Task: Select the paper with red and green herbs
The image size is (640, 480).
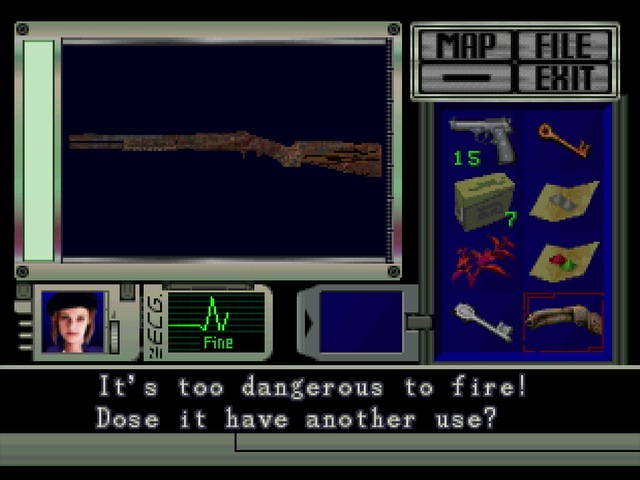Action: (x=563, y=260)
